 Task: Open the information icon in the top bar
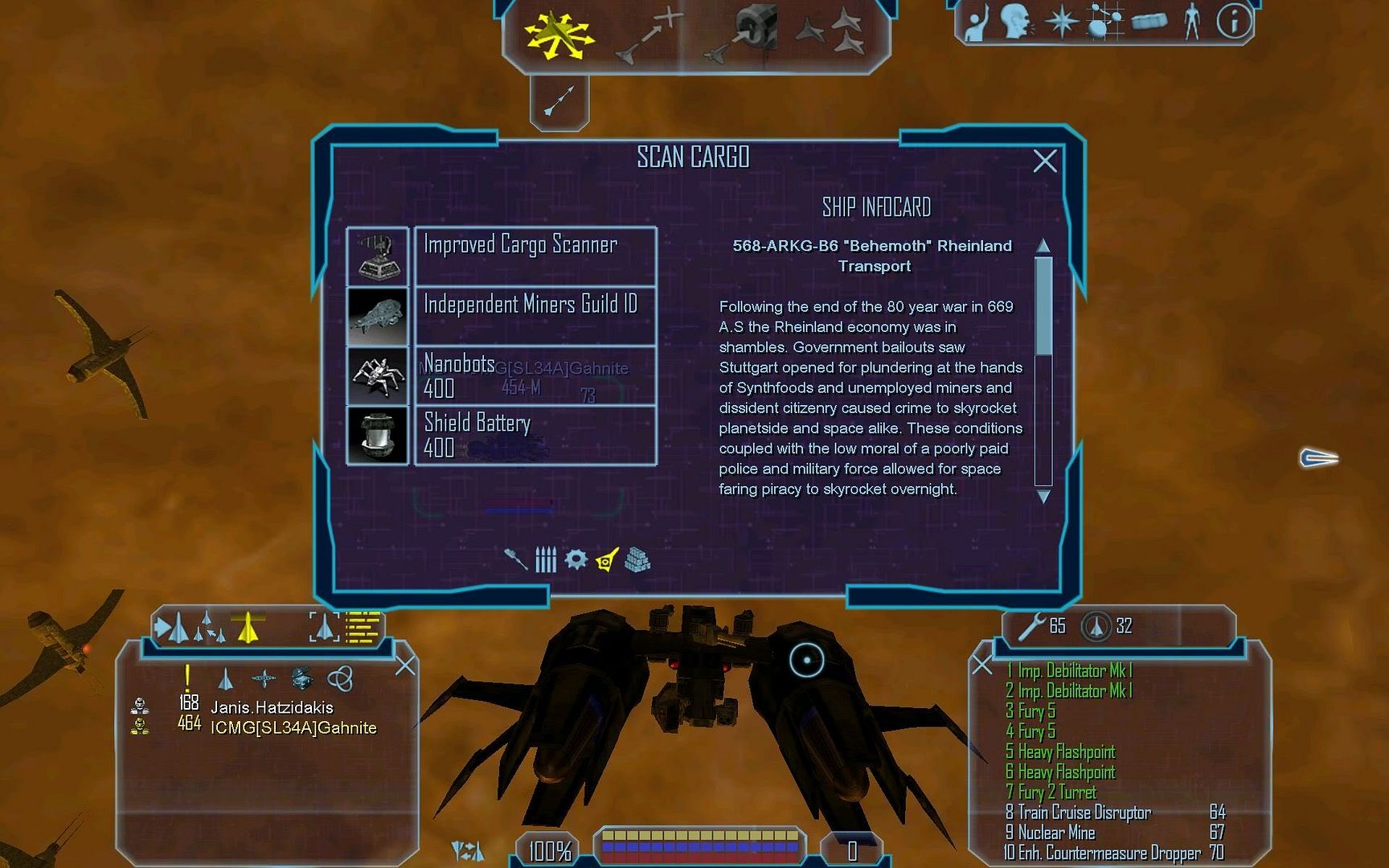[x=1233, y=22]
